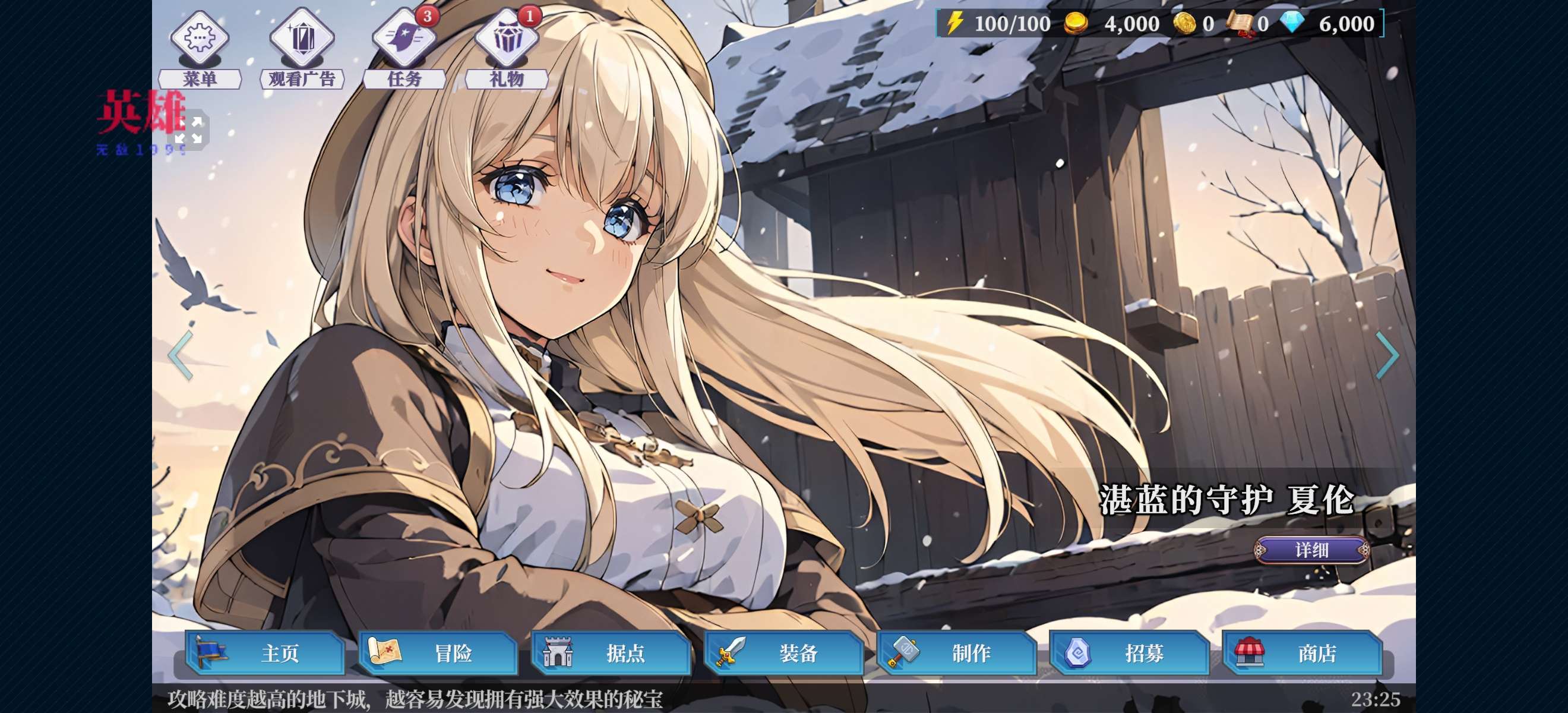View 详细 details for 夏伦
Viewport: 1568px width, 713px height.
click(1311, 550)
